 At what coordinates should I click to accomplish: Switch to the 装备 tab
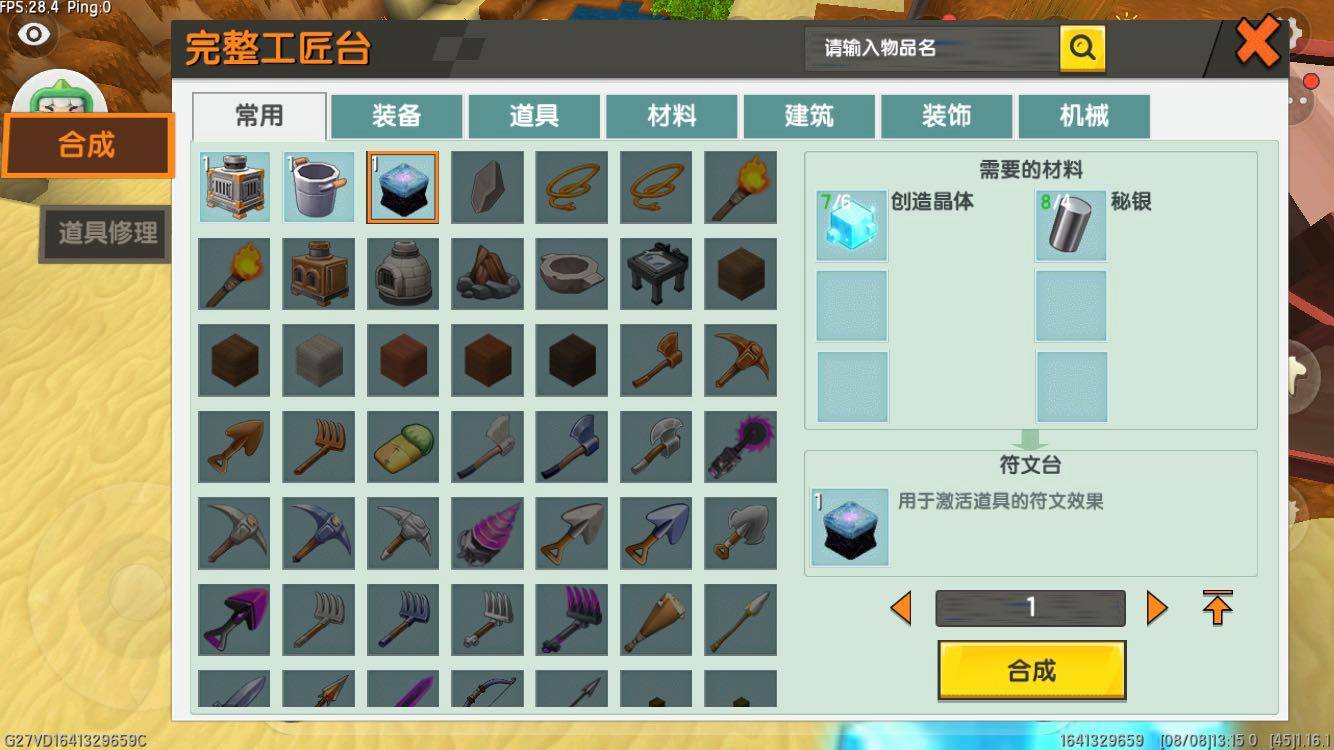[x=397, y=116]
